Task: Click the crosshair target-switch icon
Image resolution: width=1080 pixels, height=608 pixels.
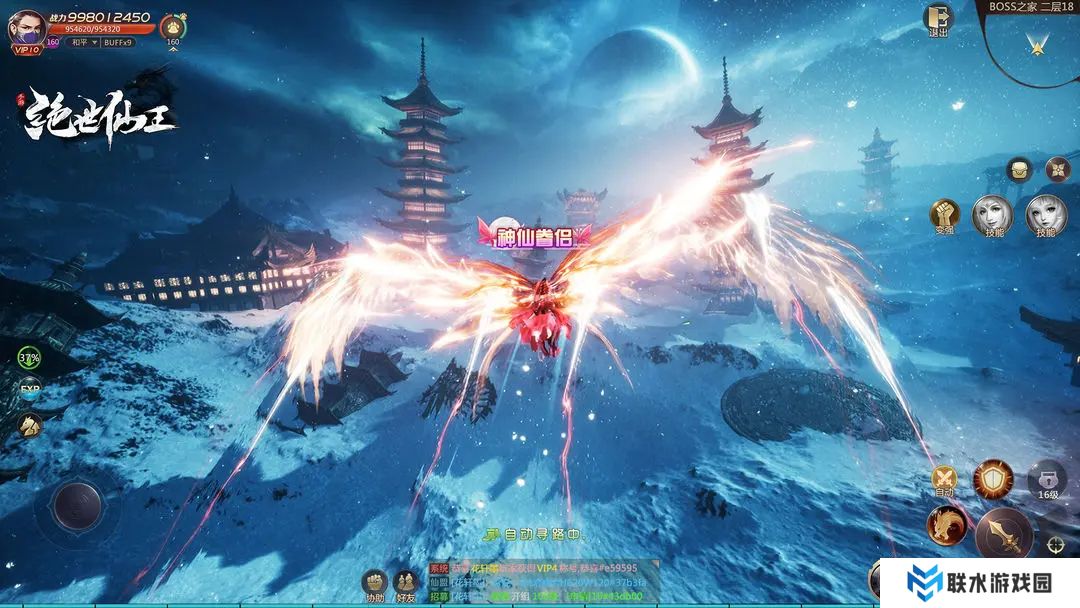Action: click(1056, 544)
